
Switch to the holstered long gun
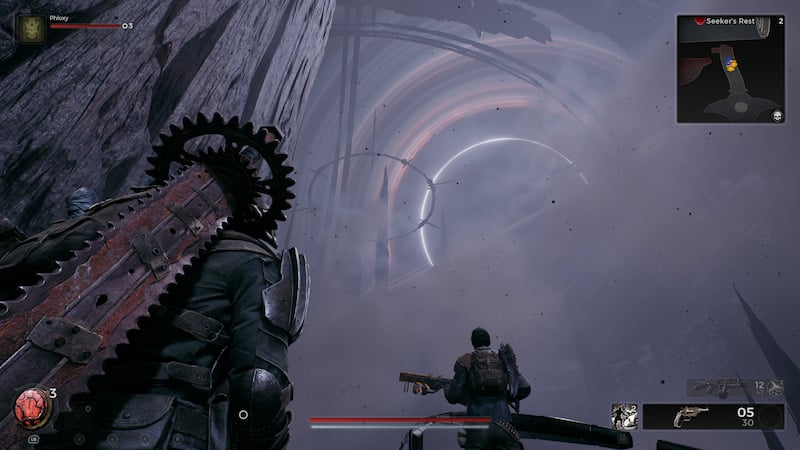tap(719, 385)
